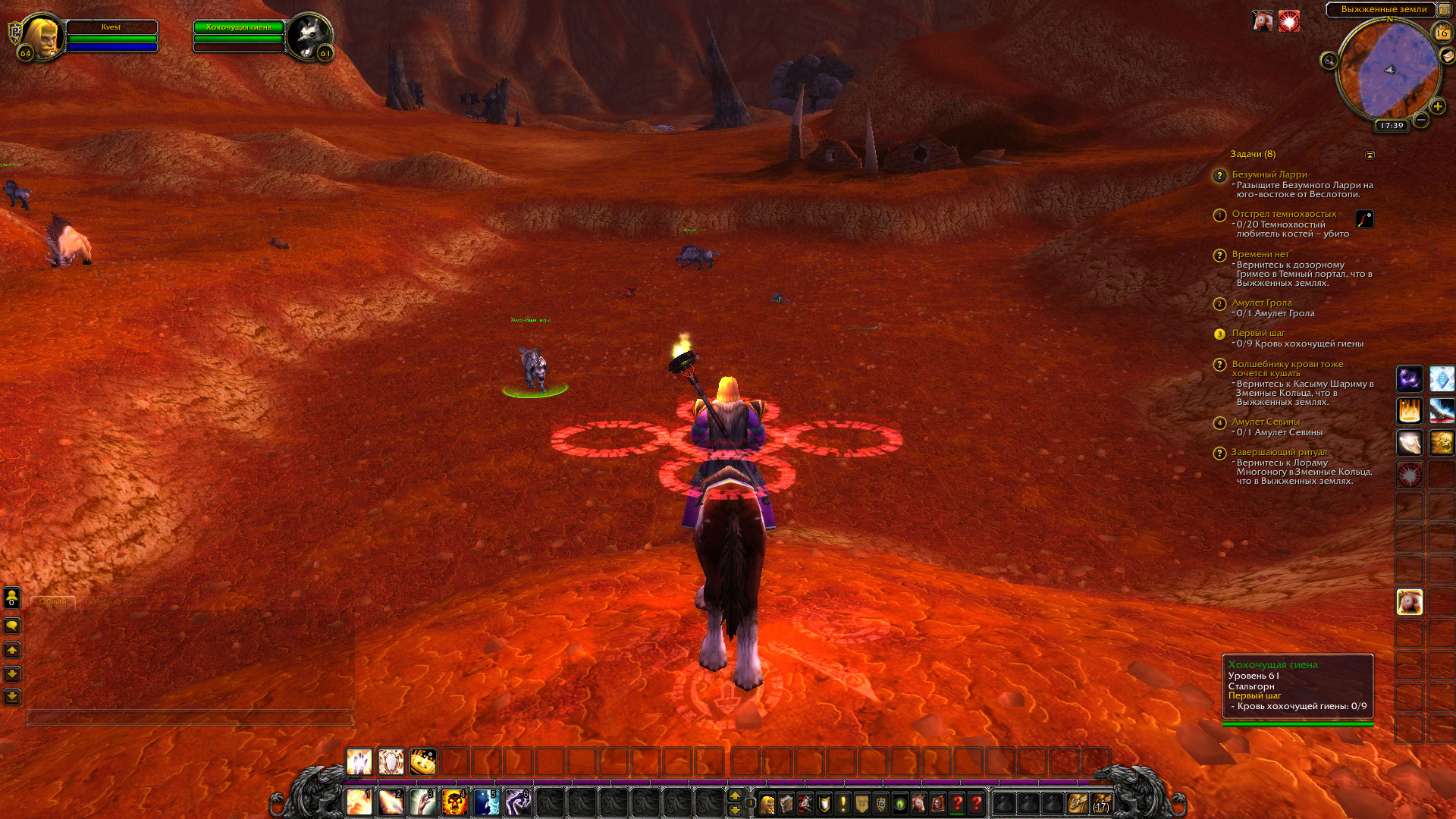Open the yellow exclamation quest log micro button

[x=843, y=803]
